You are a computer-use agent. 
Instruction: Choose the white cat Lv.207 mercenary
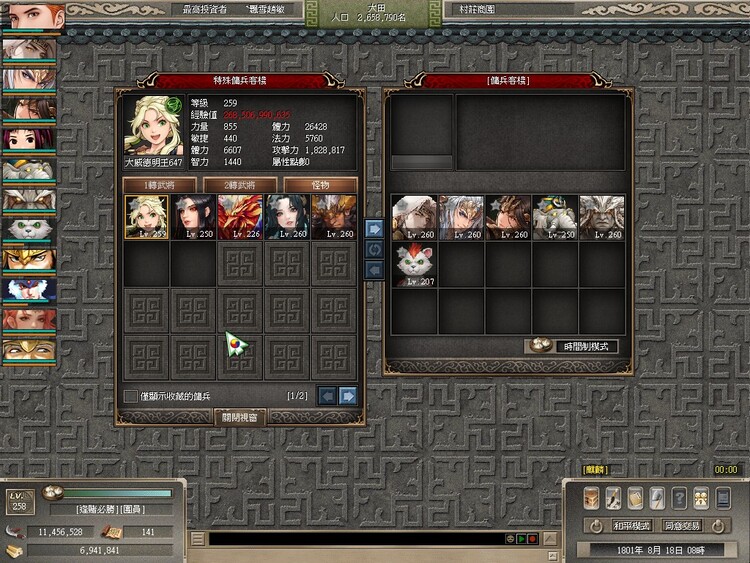click(x=415, y=265)
